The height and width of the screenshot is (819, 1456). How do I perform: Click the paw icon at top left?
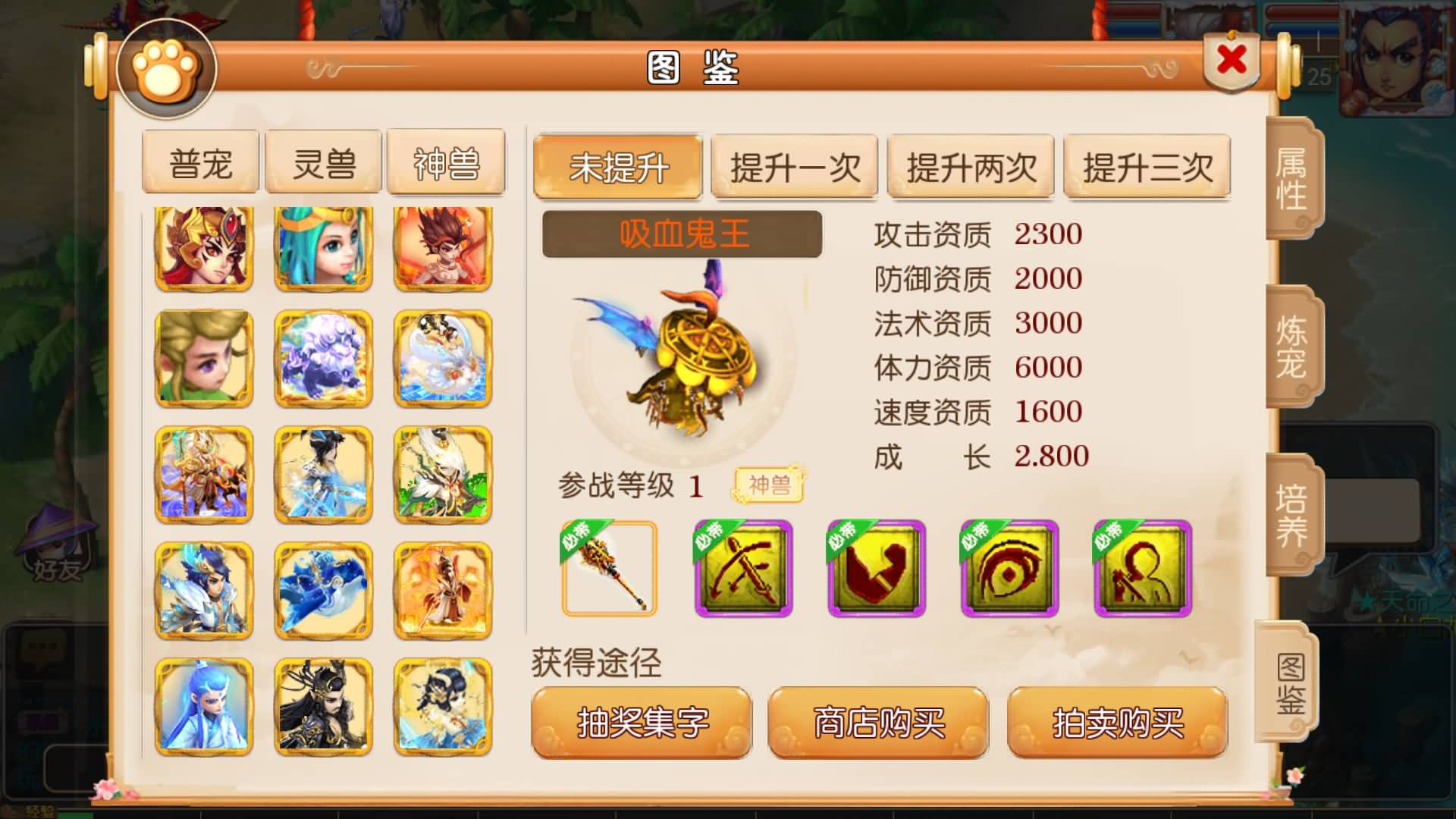click(x=162, y=67)
